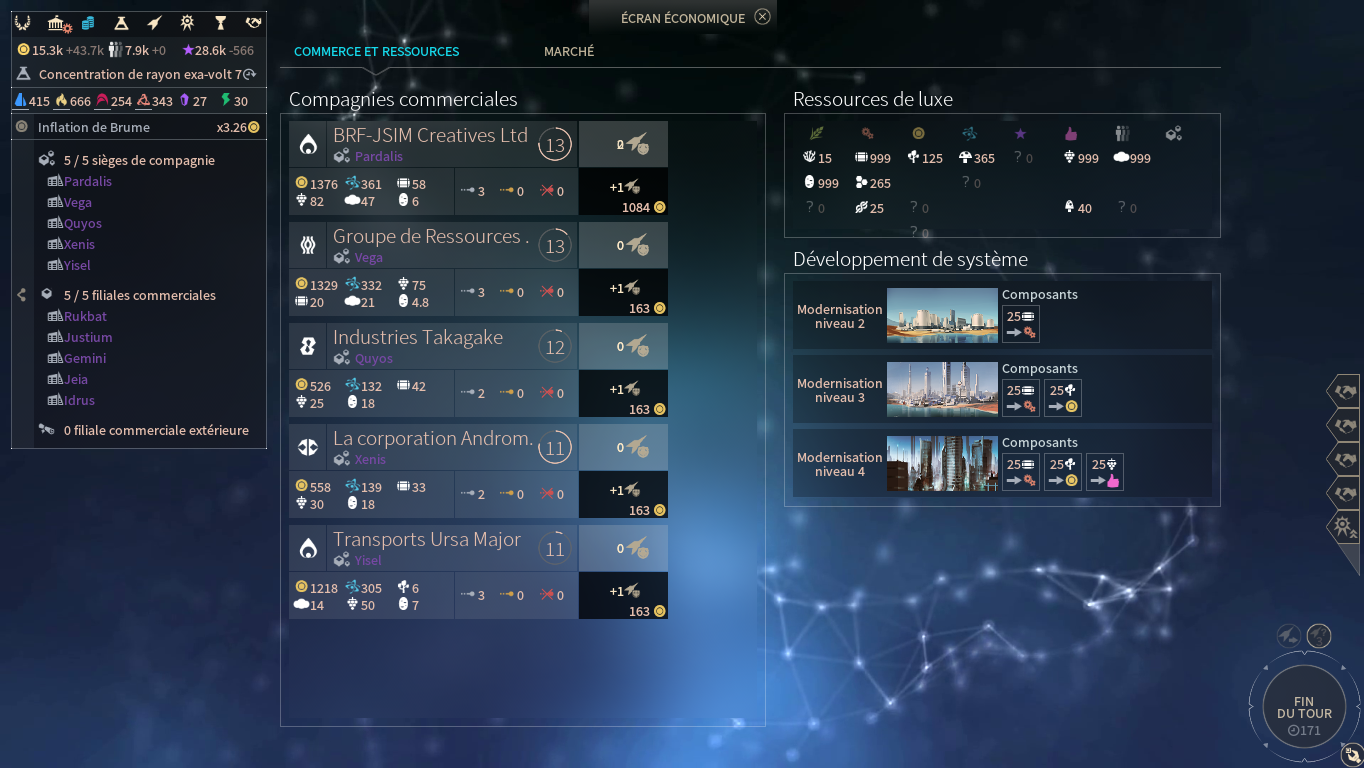This screenshot has width=1364, height=768.
Task: Select the Commerce et Ressources tab
Action: (x=376, y=51)
